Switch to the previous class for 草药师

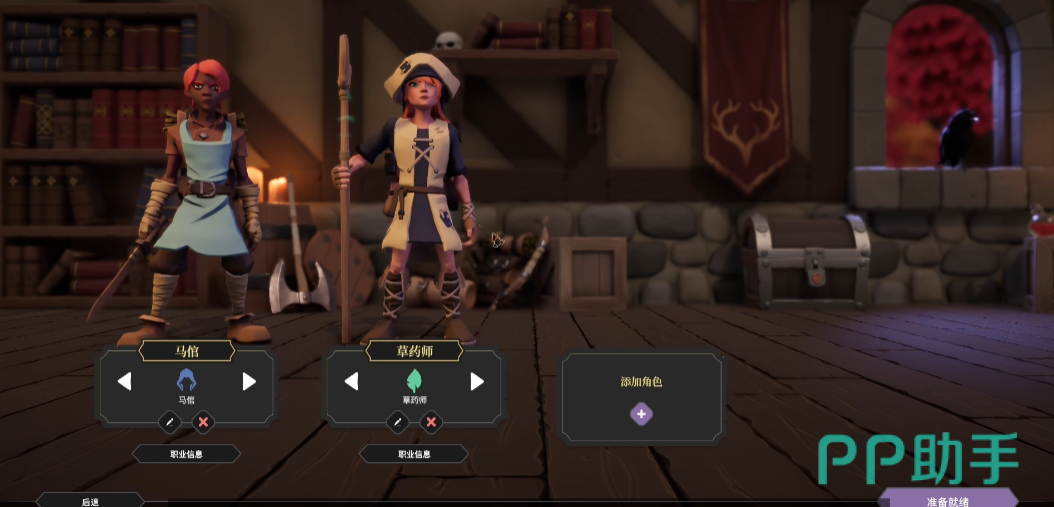[351, 381]
